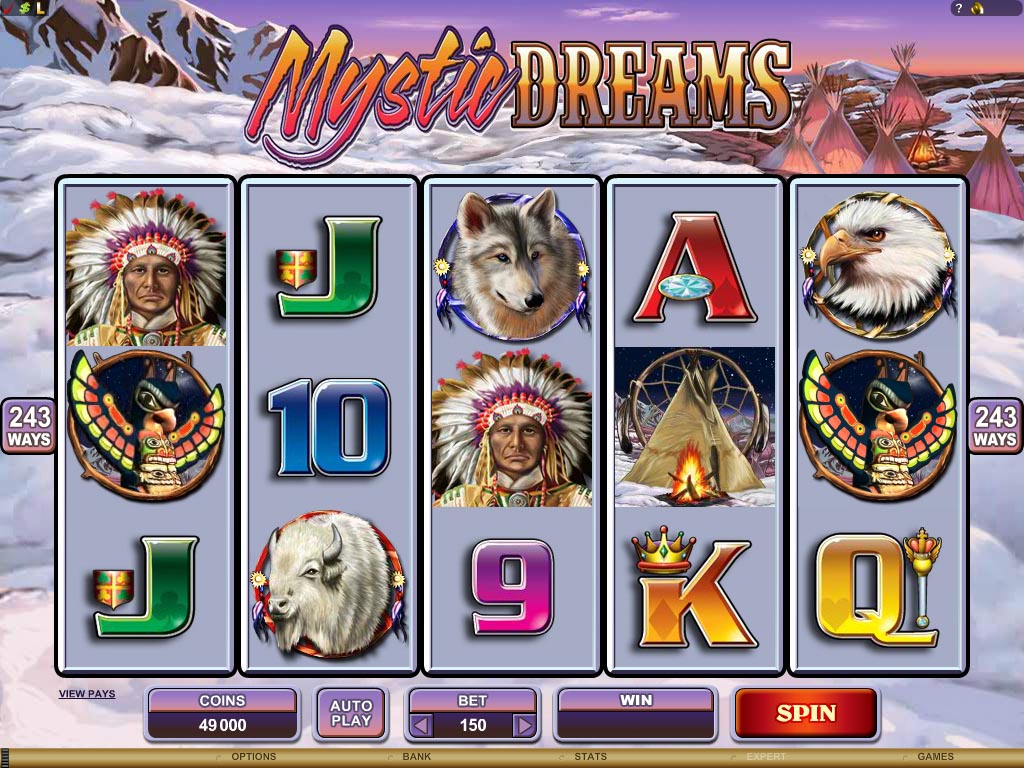The width and height of the screenshot is (1024, 768).
Task: Toggle sound with the gold speaker icon
Action: (978, 8)
